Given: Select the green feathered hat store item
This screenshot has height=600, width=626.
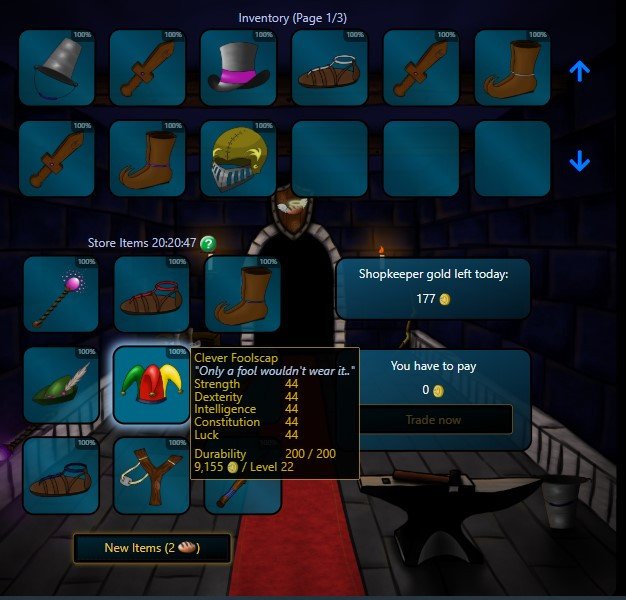Looking at the screenshot, I should [x=60, y=385].
